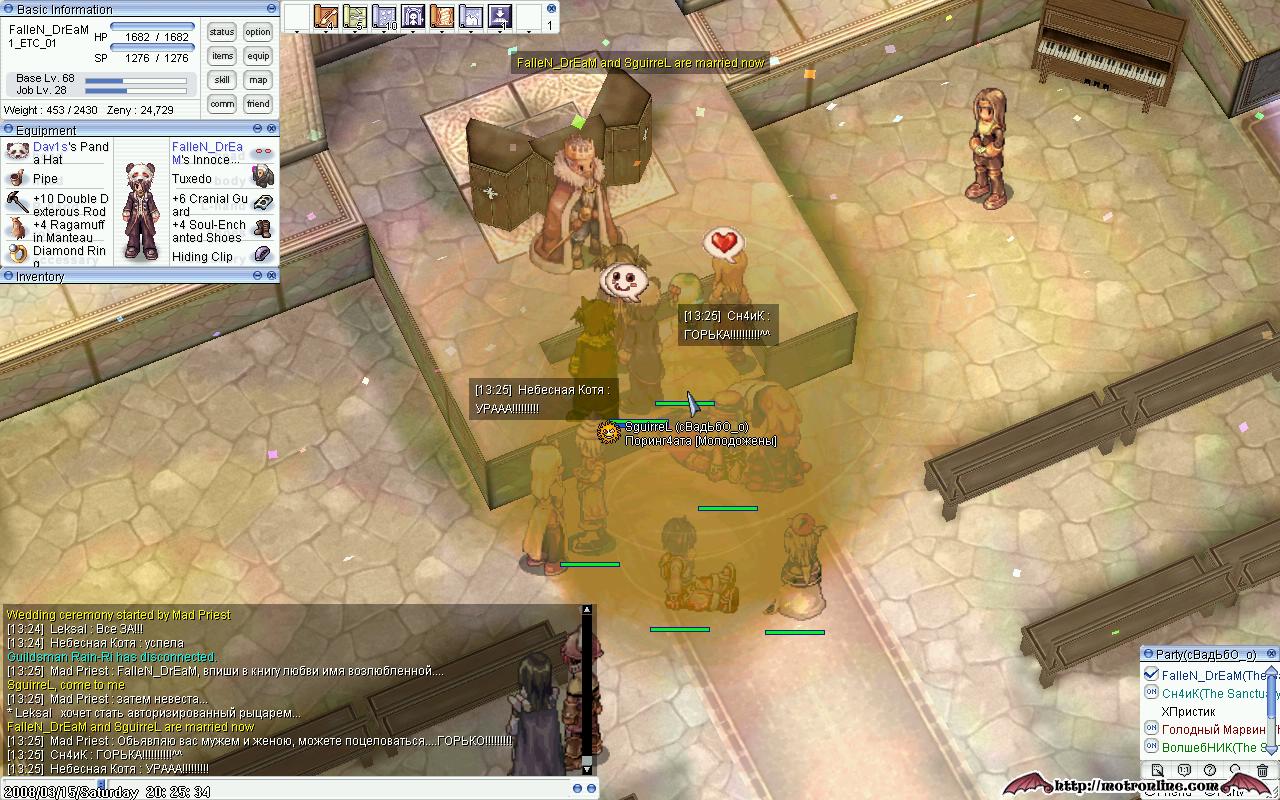
Task: Click the option button
Action: 258,32
